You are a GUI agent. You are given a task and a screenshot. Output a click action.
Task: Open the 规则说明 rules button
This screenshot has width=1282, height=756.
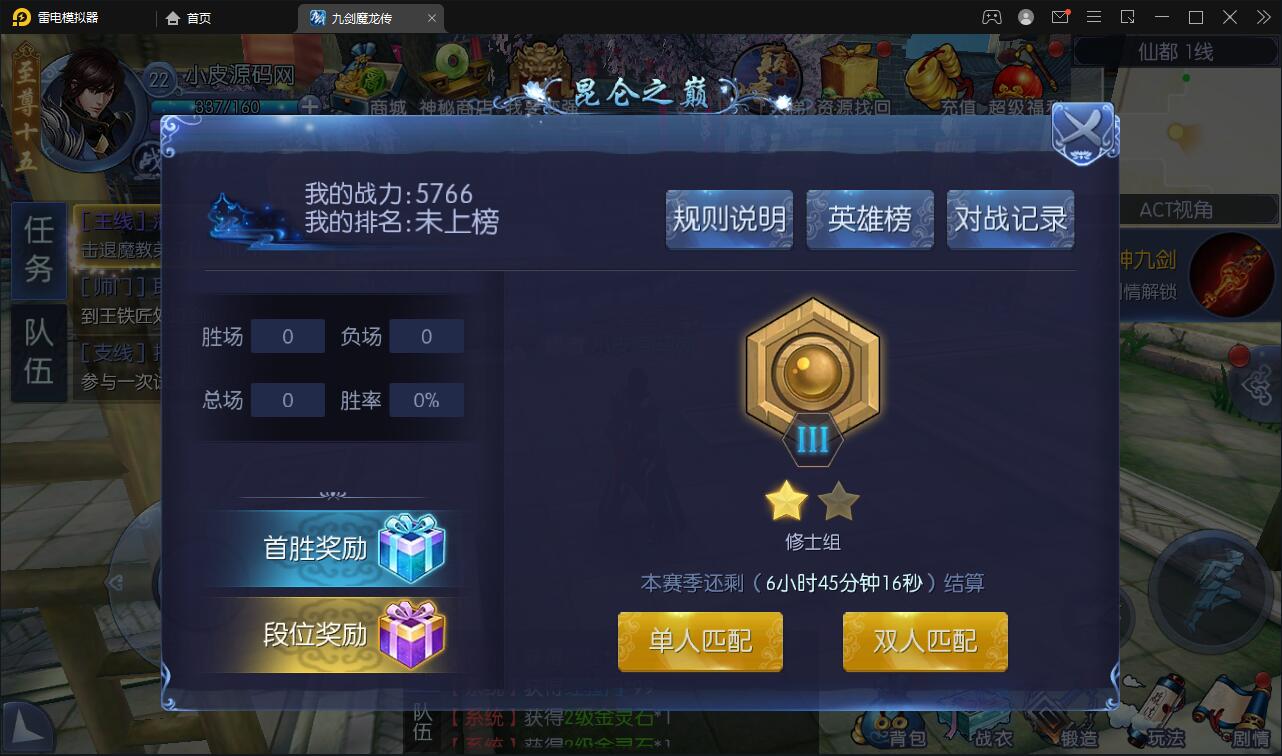(x=729, y=219)
